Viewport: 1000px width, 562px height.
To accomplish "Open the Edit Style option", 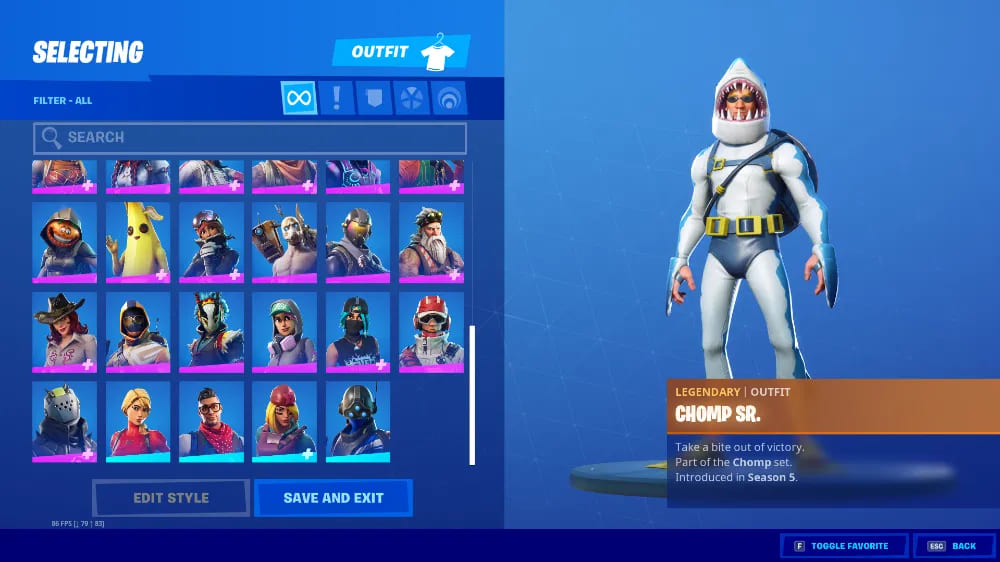I will coord(171,498).
